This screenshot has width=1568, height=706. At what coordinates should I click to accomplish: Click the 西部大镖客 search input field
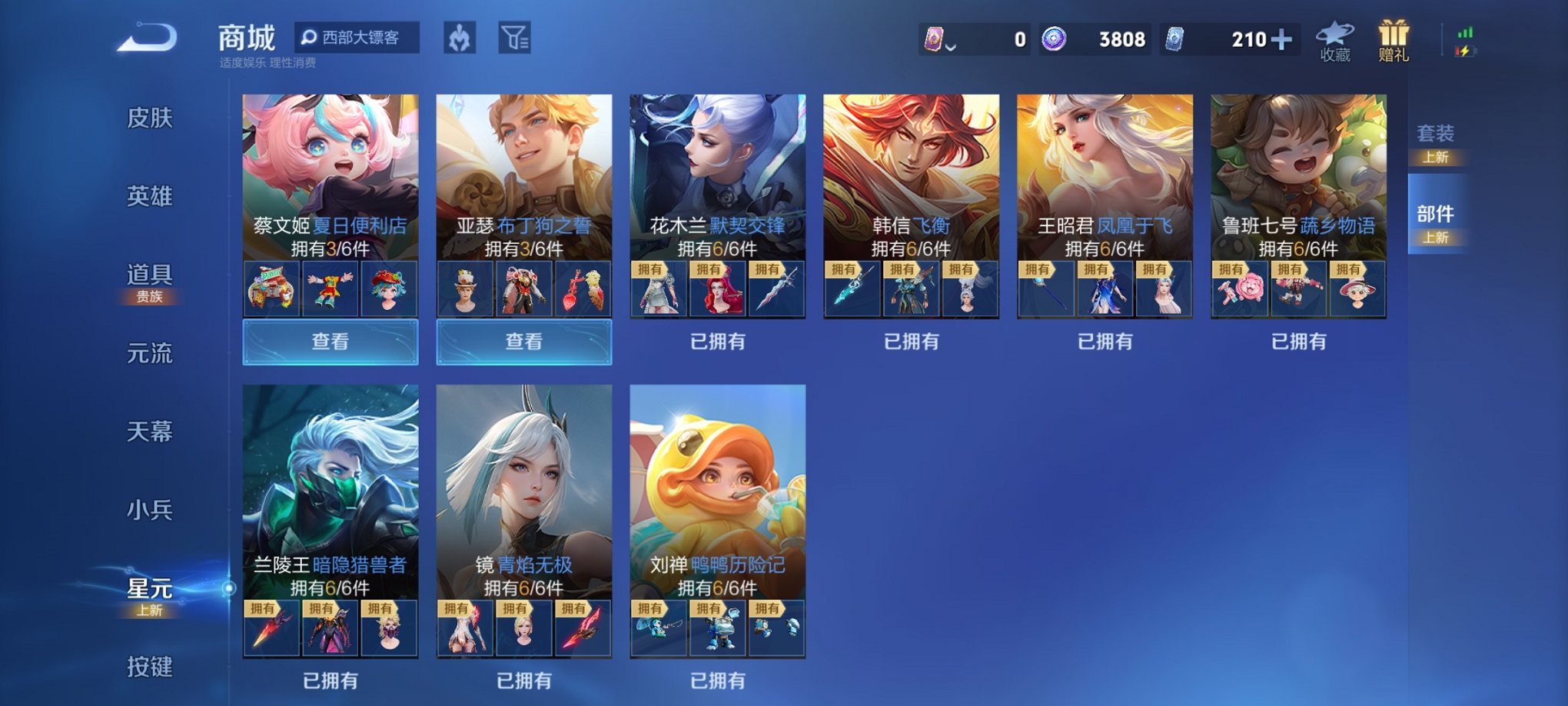coord(361,36)
